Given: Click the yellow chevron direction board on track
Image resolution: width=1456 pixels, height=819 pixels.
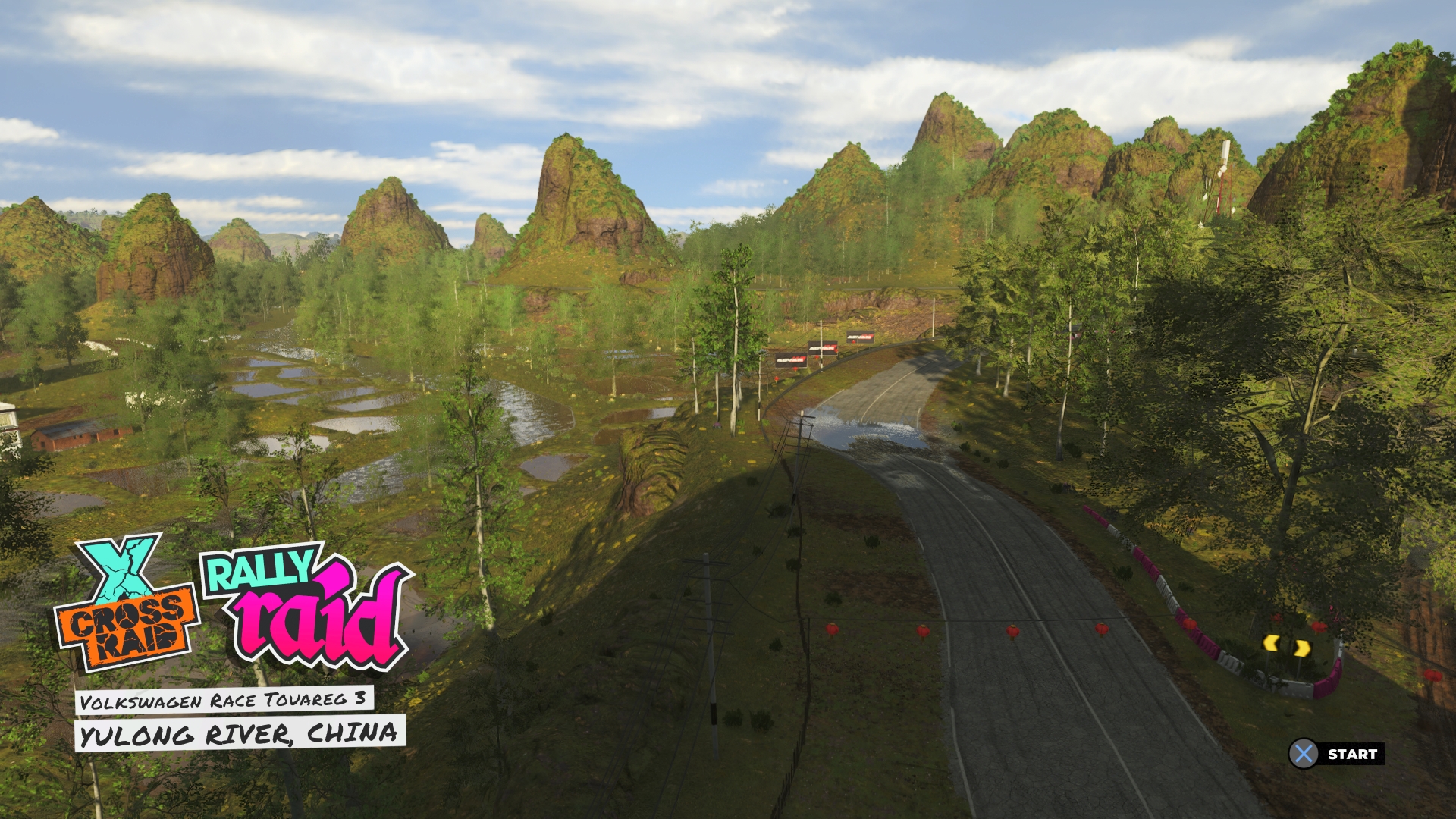Looking at the screenshot, I should click(1288, 645).
